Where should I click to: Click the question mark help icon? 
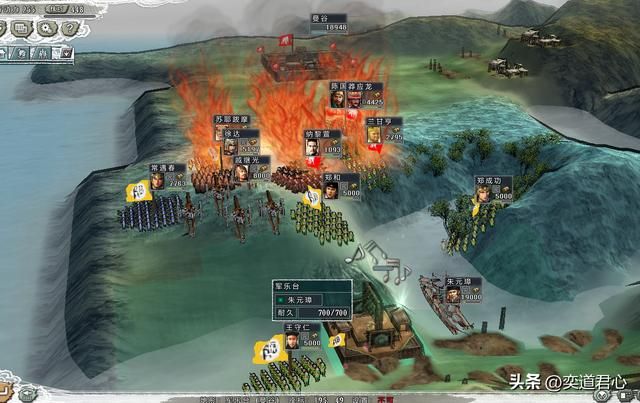pos(71,28)
